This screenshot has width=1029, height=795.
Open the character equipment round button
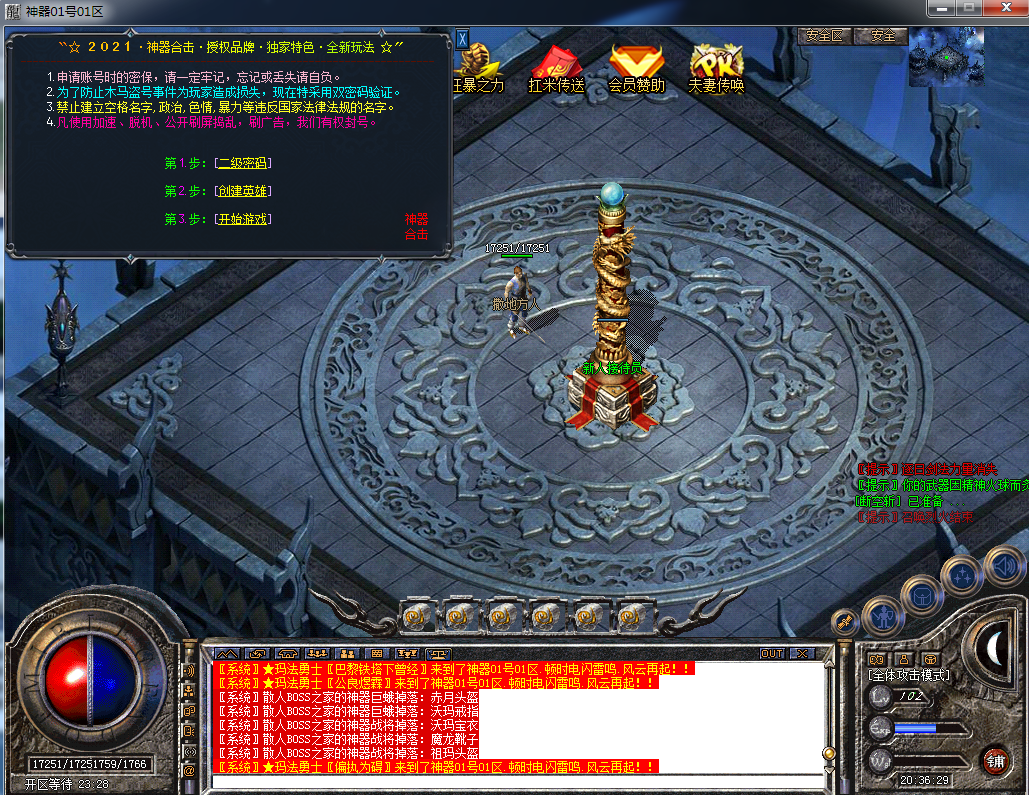click(883, 616)
